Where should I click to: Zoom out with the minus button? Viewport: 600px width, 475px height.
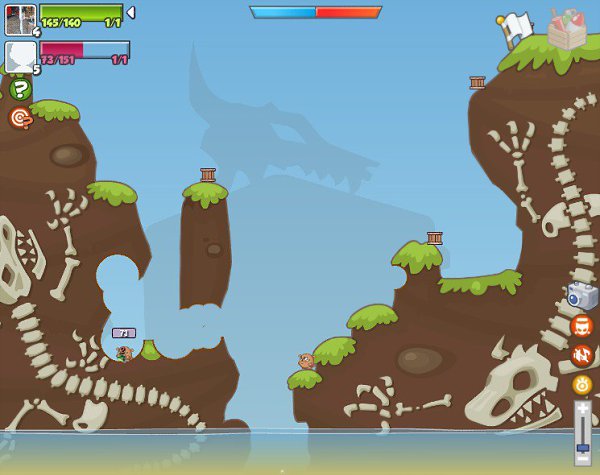(x=582, y=457)
